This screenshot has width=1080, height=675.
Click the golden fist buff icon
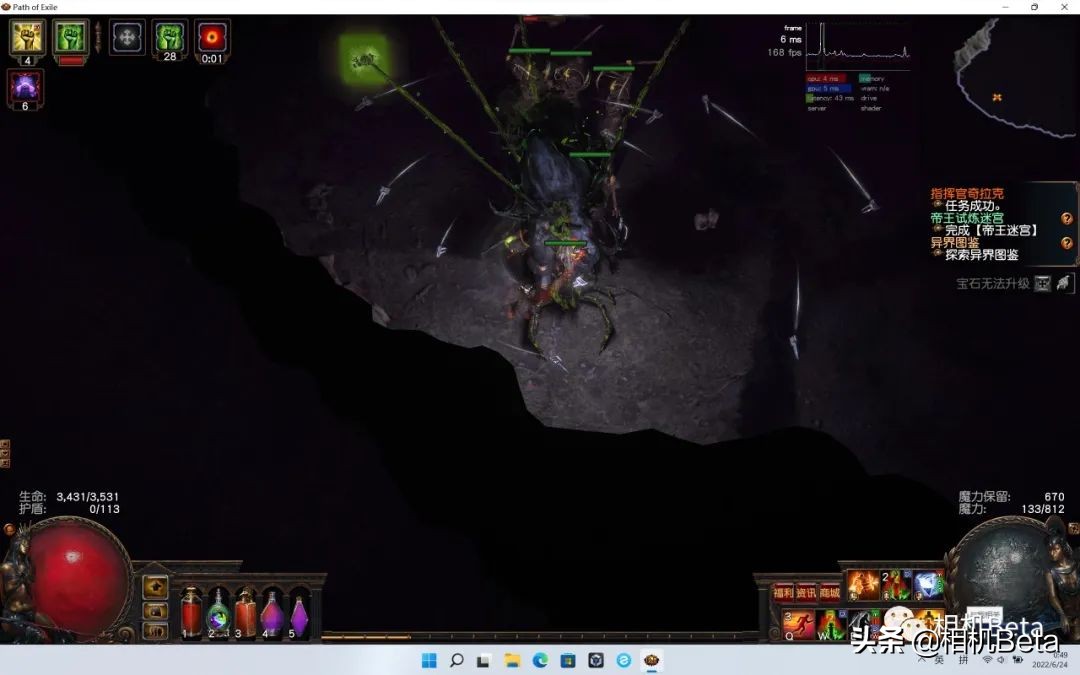point(27,37)
